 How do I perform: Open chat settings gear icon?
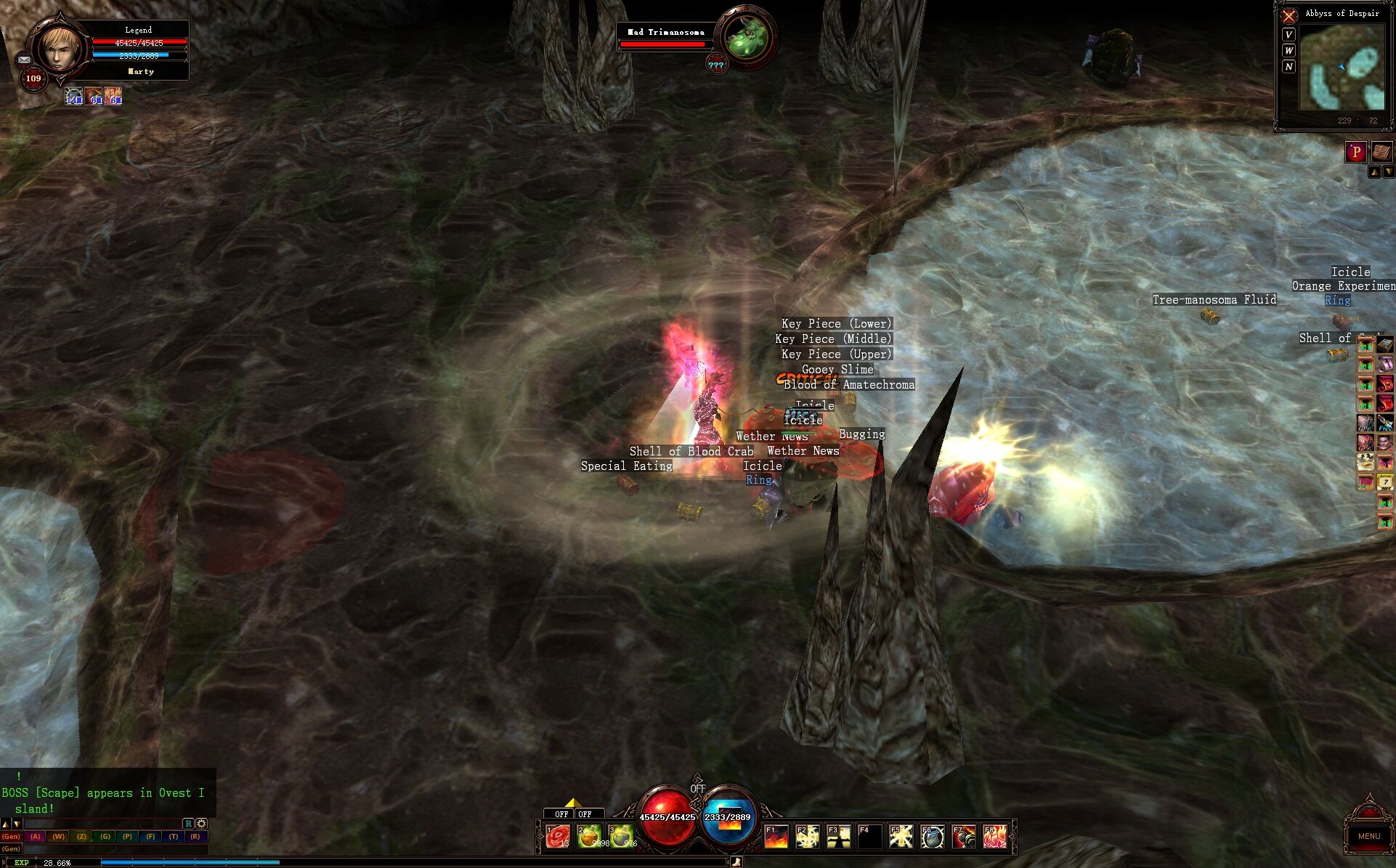[x=201, y=824]
